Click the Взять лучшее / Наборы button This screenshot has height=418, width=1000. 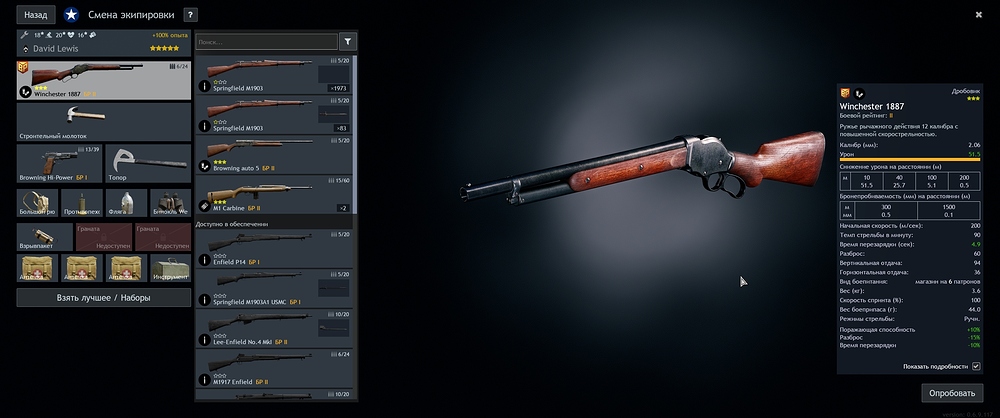click(x=104, y=298)
